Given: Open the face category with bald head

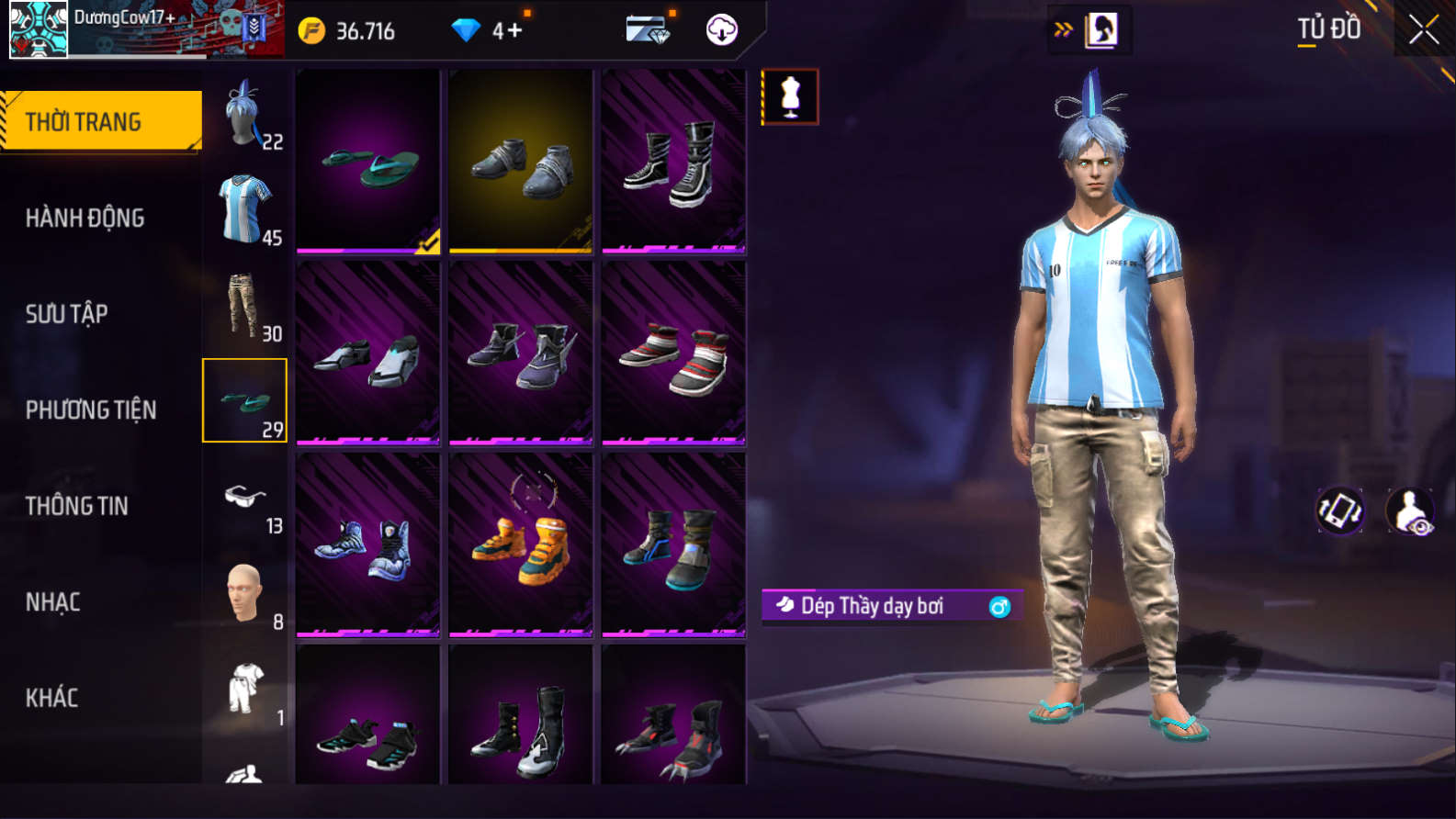Looking at the screenshot, I should coord(245,595).
